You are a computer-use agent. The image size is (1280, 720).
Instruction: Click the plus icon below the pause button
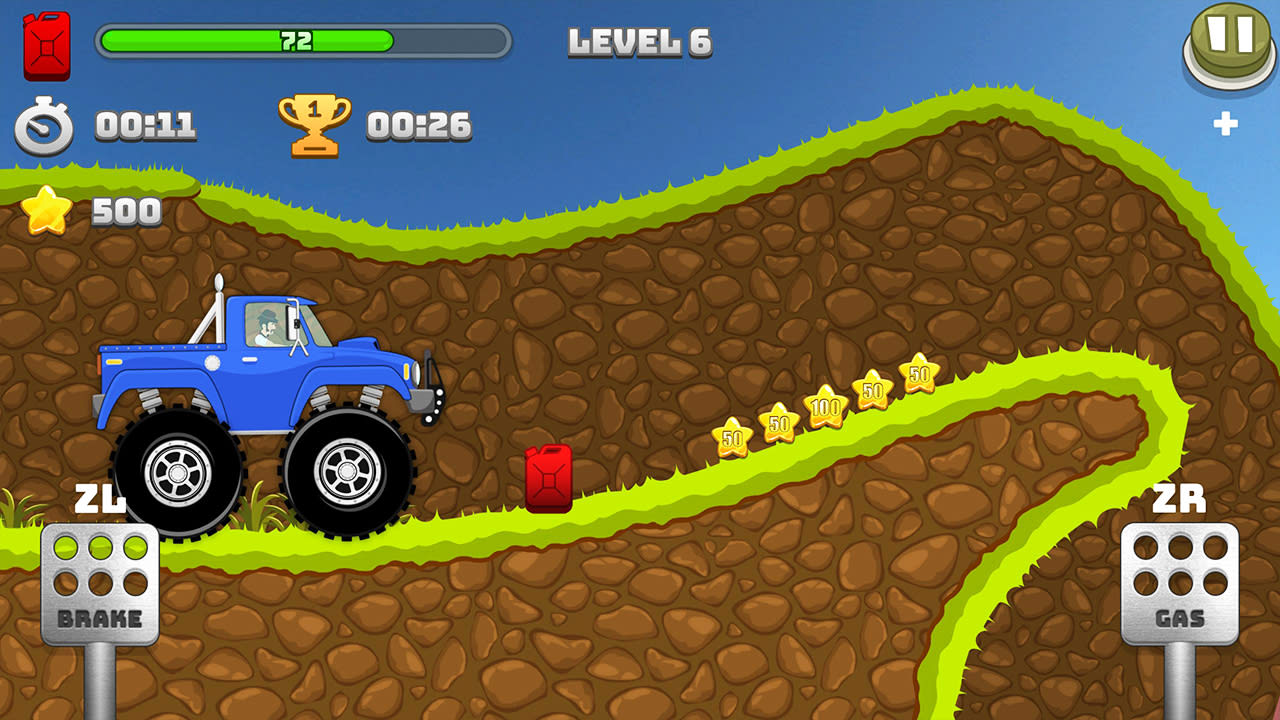point(1228,124)
